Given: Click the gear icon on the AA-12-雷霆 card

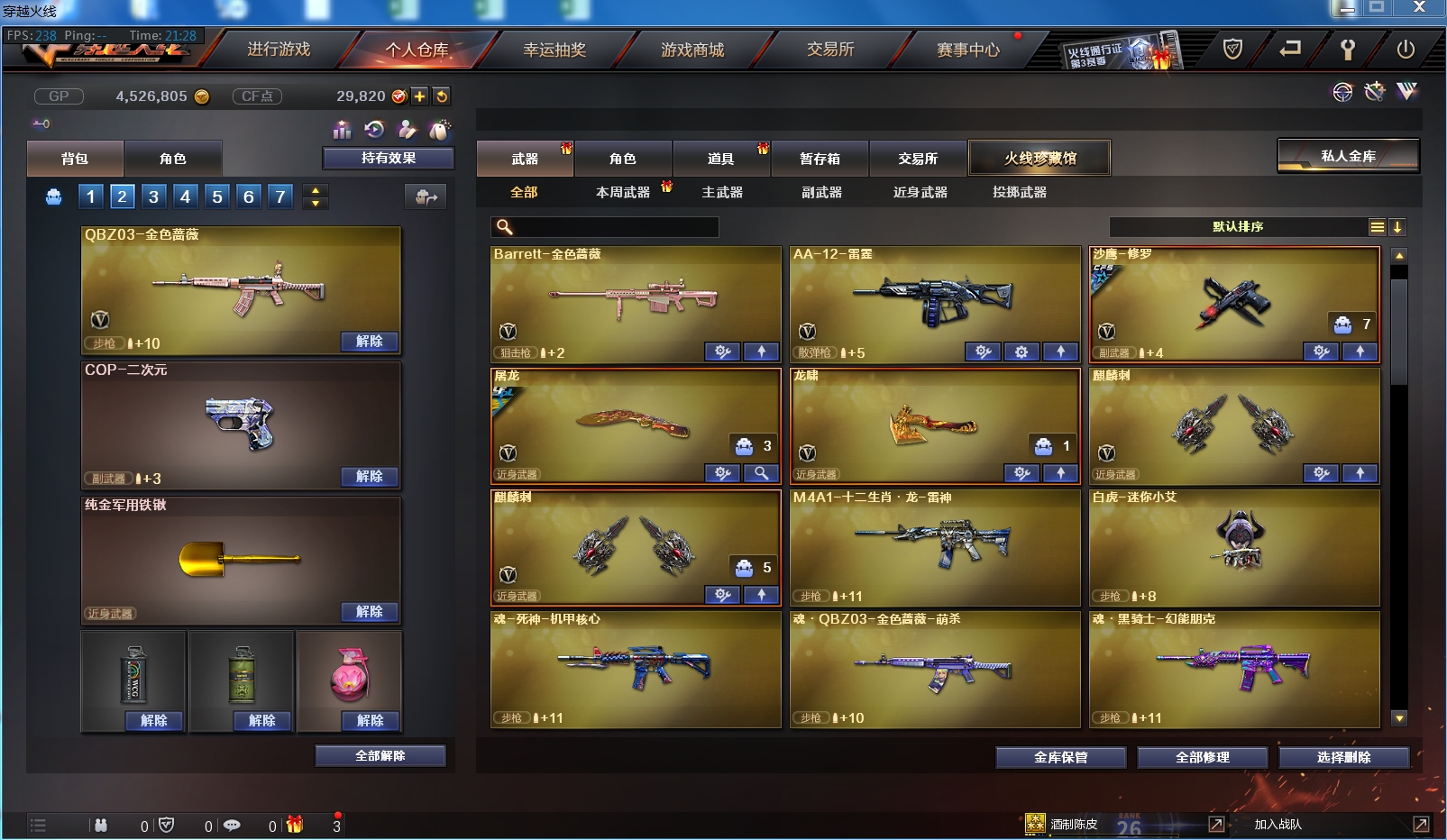Looking at the screenshot, I should (x=1021, y=352).
